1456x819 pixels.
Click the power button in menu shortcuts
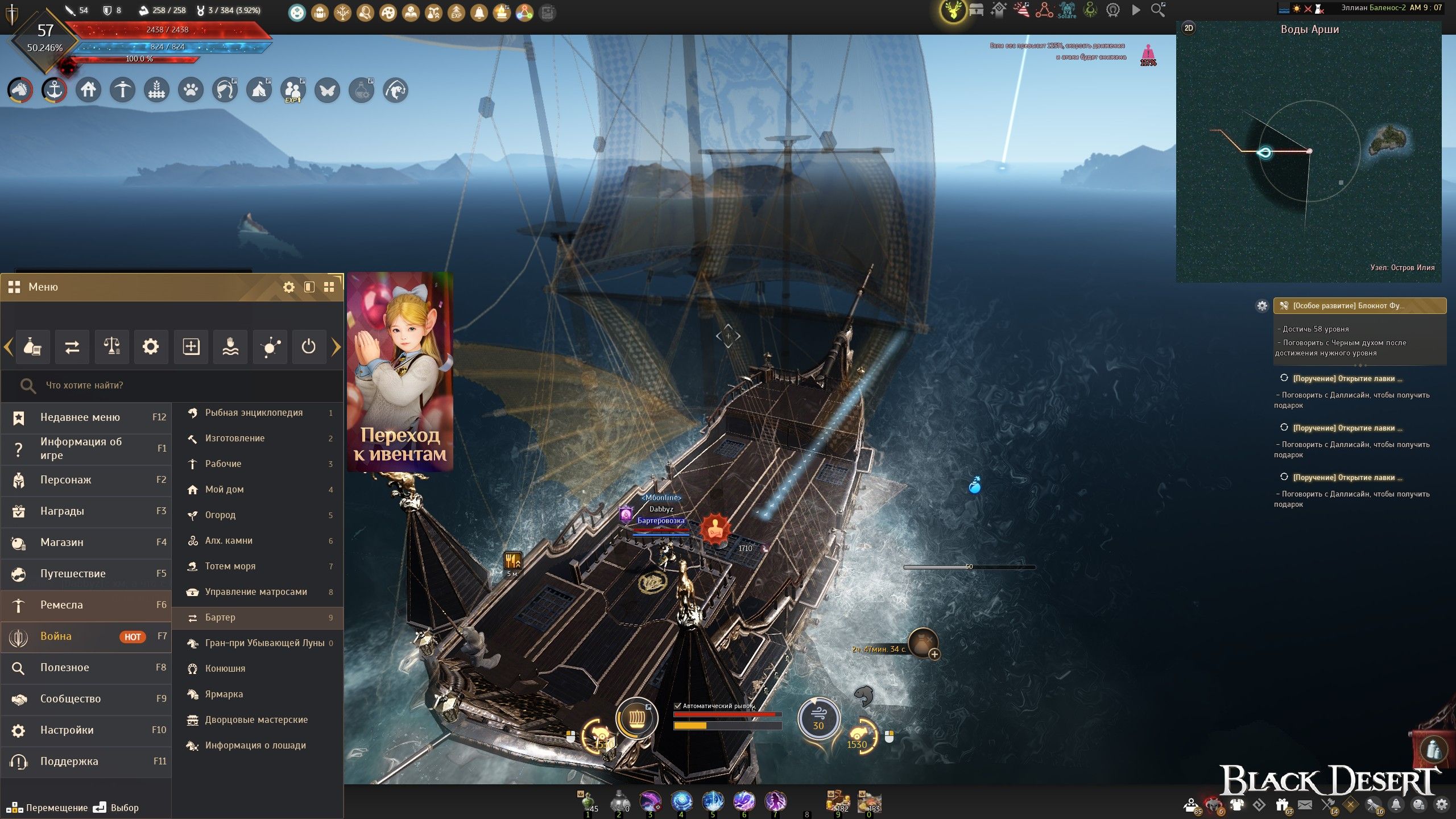click(x=308, y=346)
